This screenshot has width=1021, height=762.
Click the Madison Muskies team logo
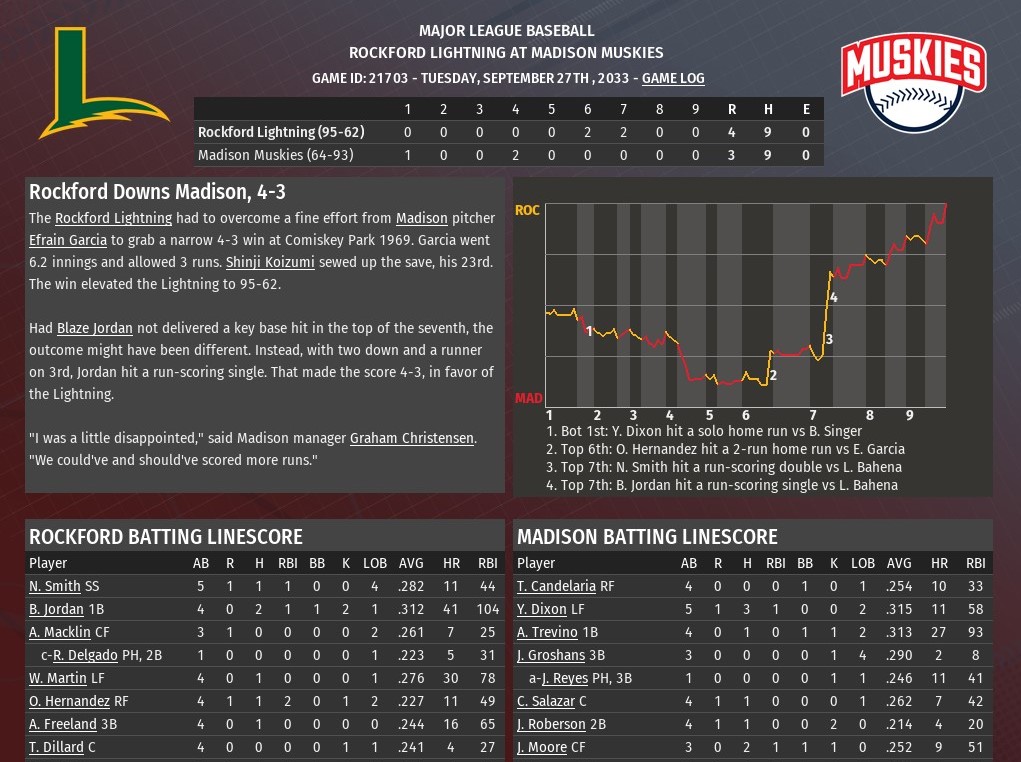912,83
